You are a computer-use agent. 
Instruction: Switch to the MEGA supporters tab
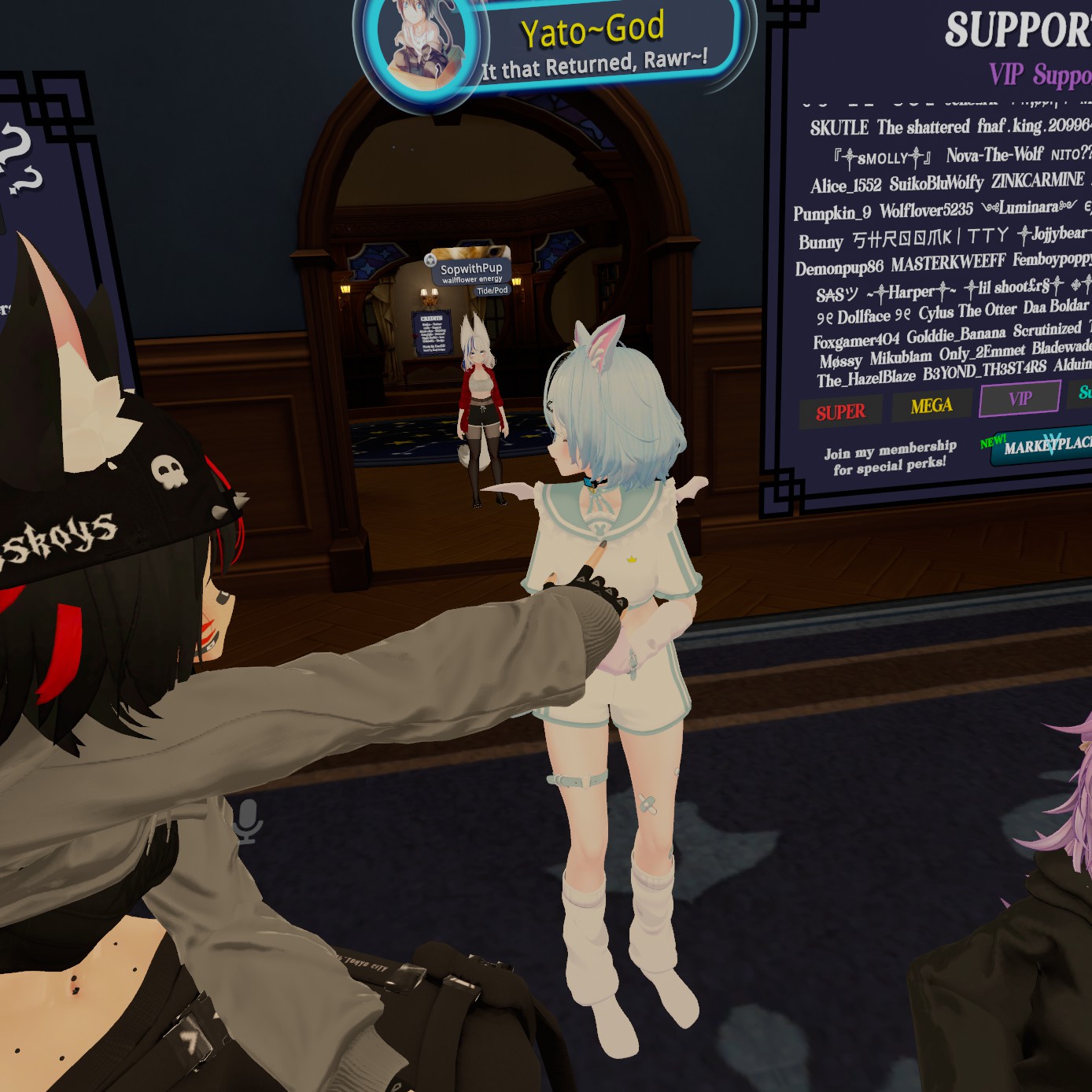click(x=932, y=406)
